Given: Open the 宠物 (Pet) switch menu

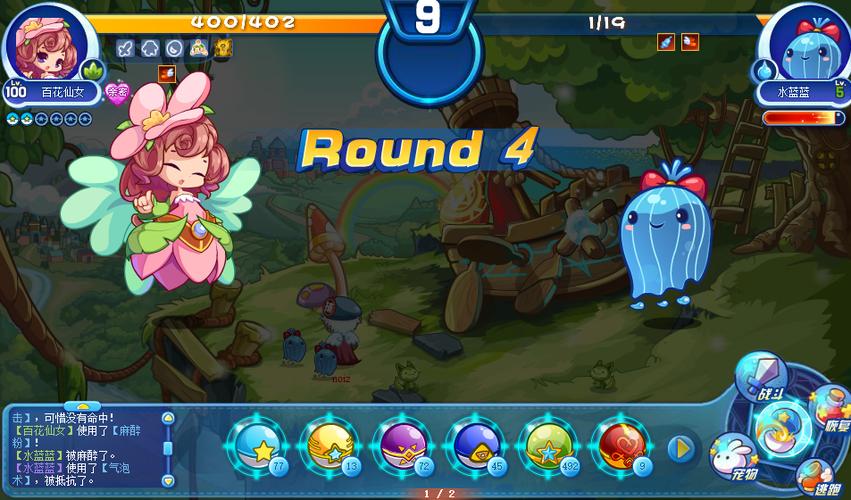Looking at the screenshot, I should coord(734,457).
